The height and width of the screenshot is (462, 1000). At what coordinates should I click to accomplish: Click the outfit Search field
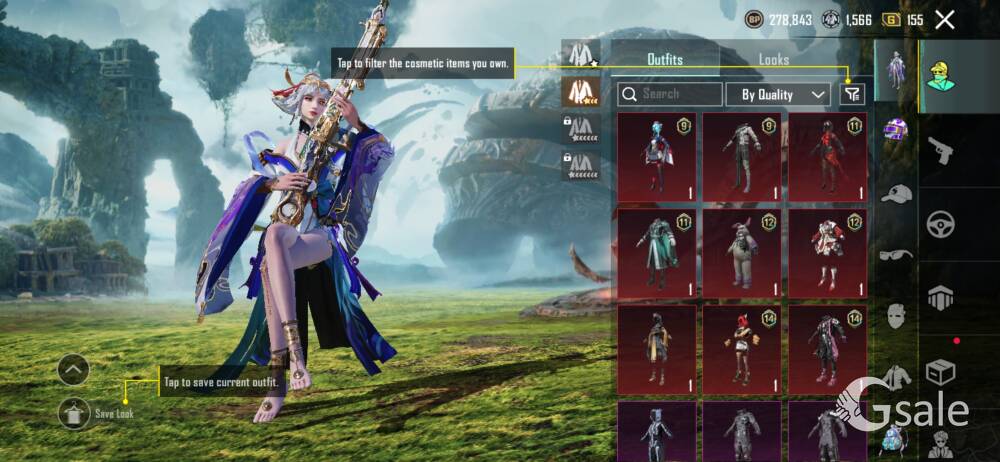(x=670, y=94)
